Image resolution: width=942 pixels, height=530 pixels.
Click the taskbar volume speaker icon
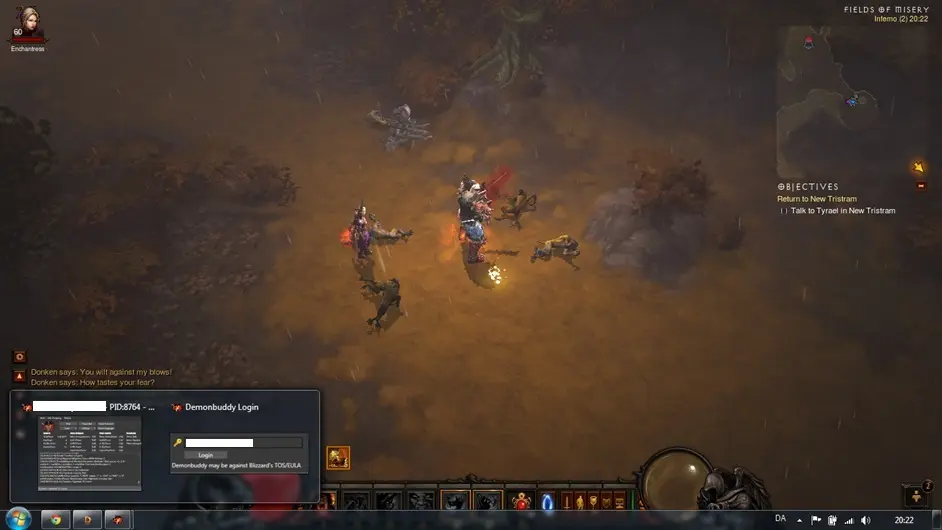tap(865, 520)
